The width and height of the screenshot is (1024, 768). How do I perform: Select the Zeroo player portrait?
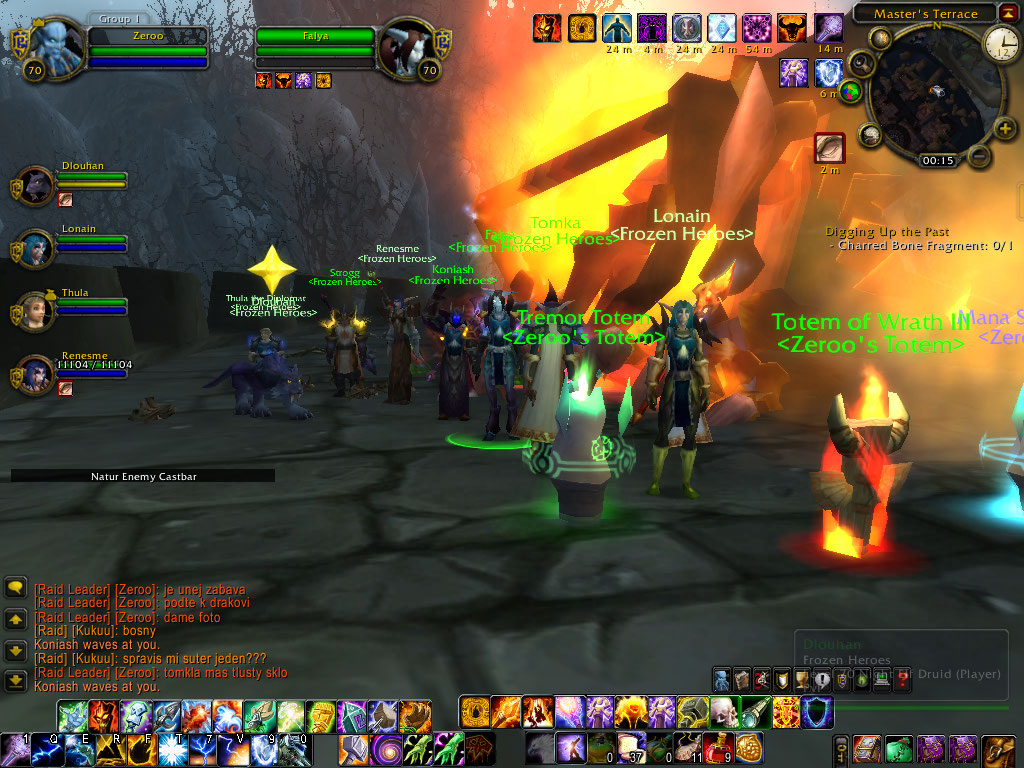pyautogui.click(x=50, y=45)
